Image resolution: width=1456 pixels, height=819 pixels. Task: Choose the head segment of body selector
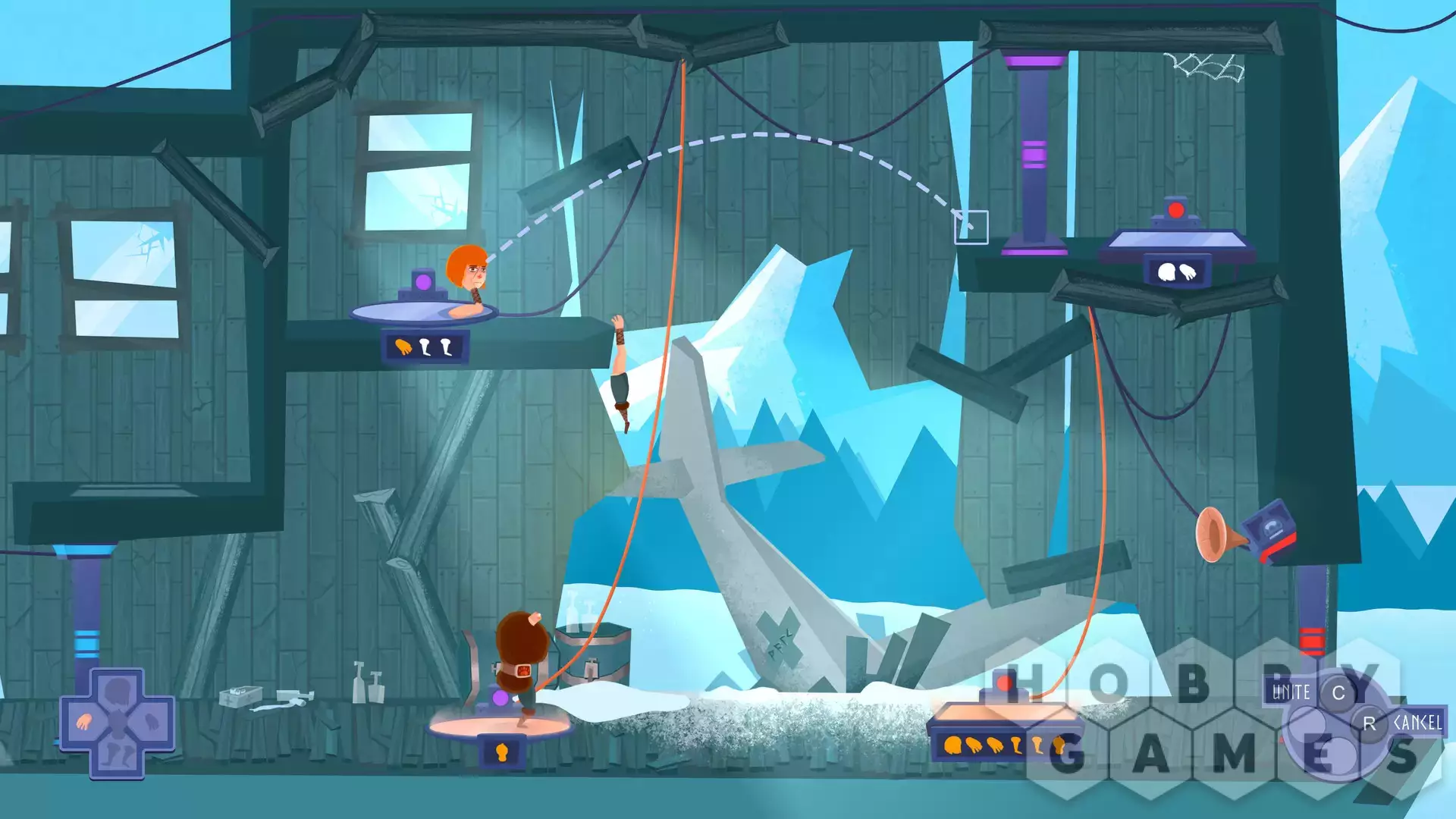tap(118, 691)
